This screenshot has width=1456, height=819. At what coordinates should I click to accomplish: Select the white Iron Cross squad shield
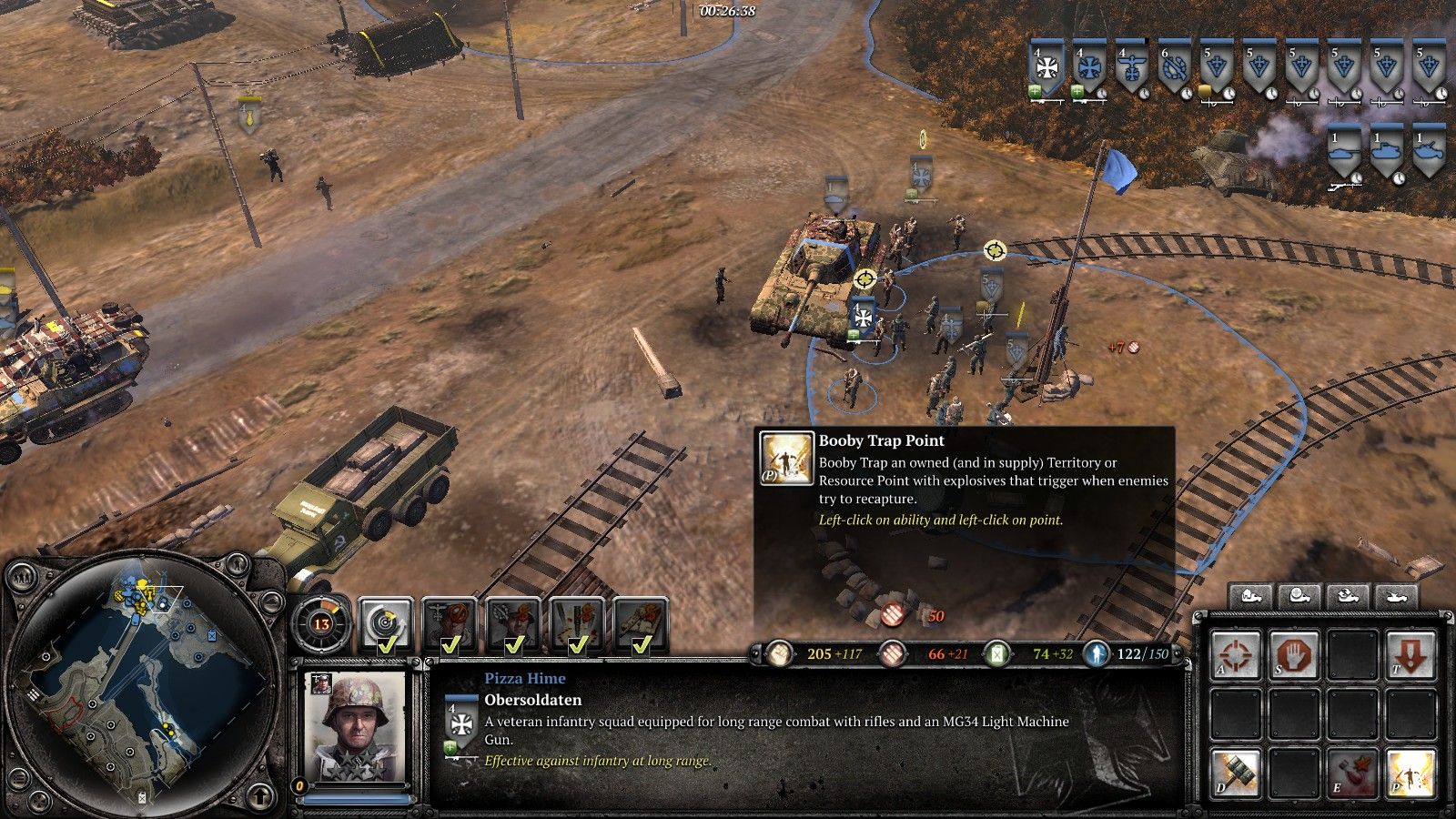[1048, 69]
